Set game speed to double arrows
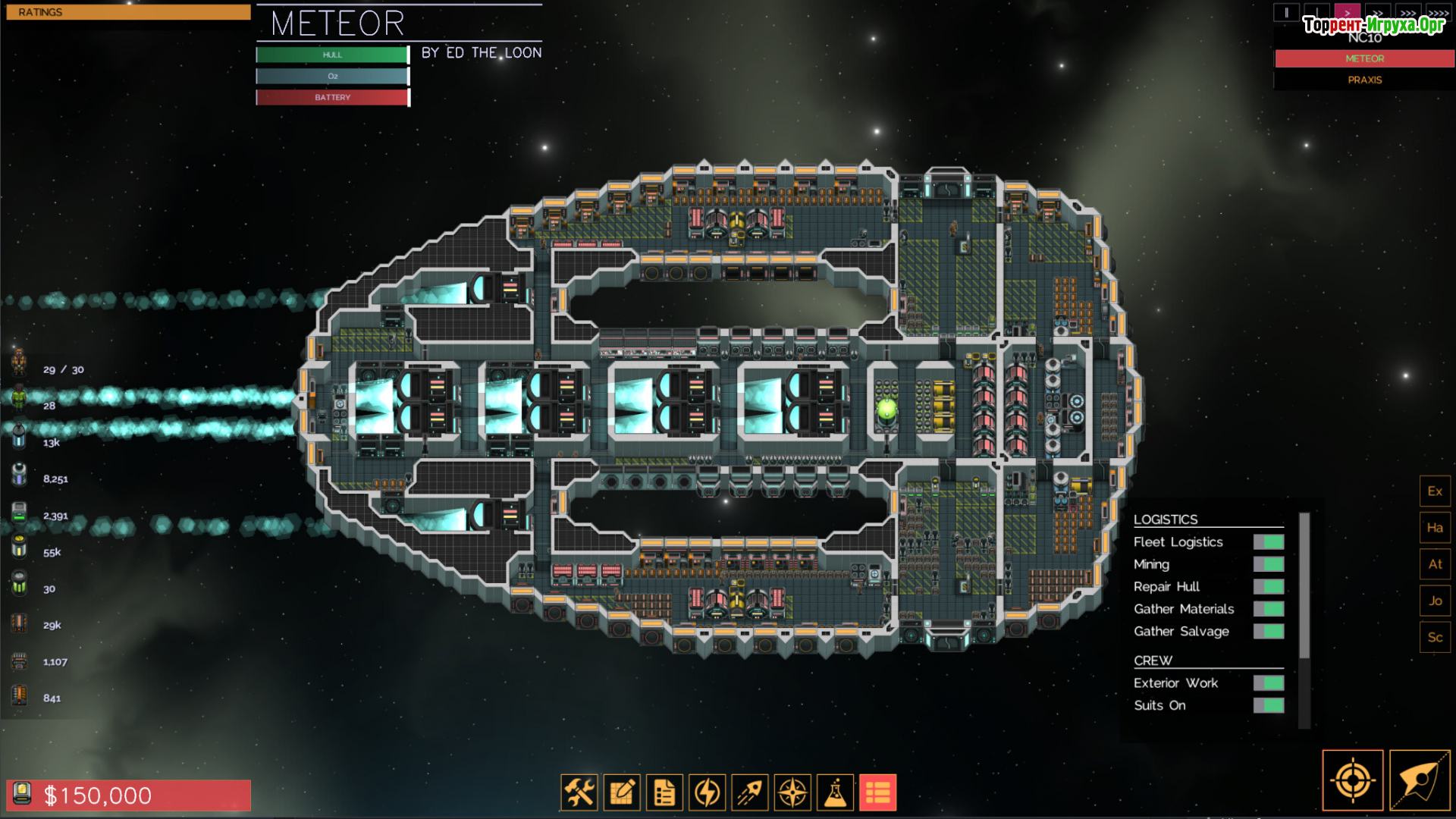Screen dimensions: 1456x819 pos(1378,13)
